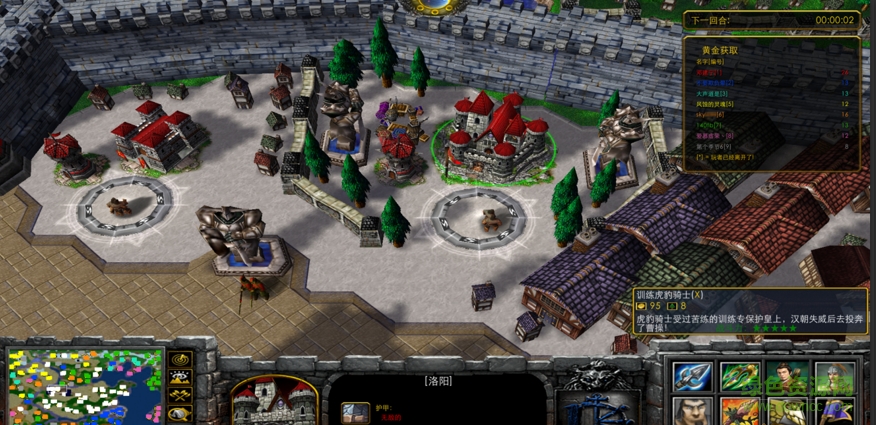This screenshot has height=425, width=876.
Task: Toggle minimap ally color mode button
Action: tap(181, 396)
